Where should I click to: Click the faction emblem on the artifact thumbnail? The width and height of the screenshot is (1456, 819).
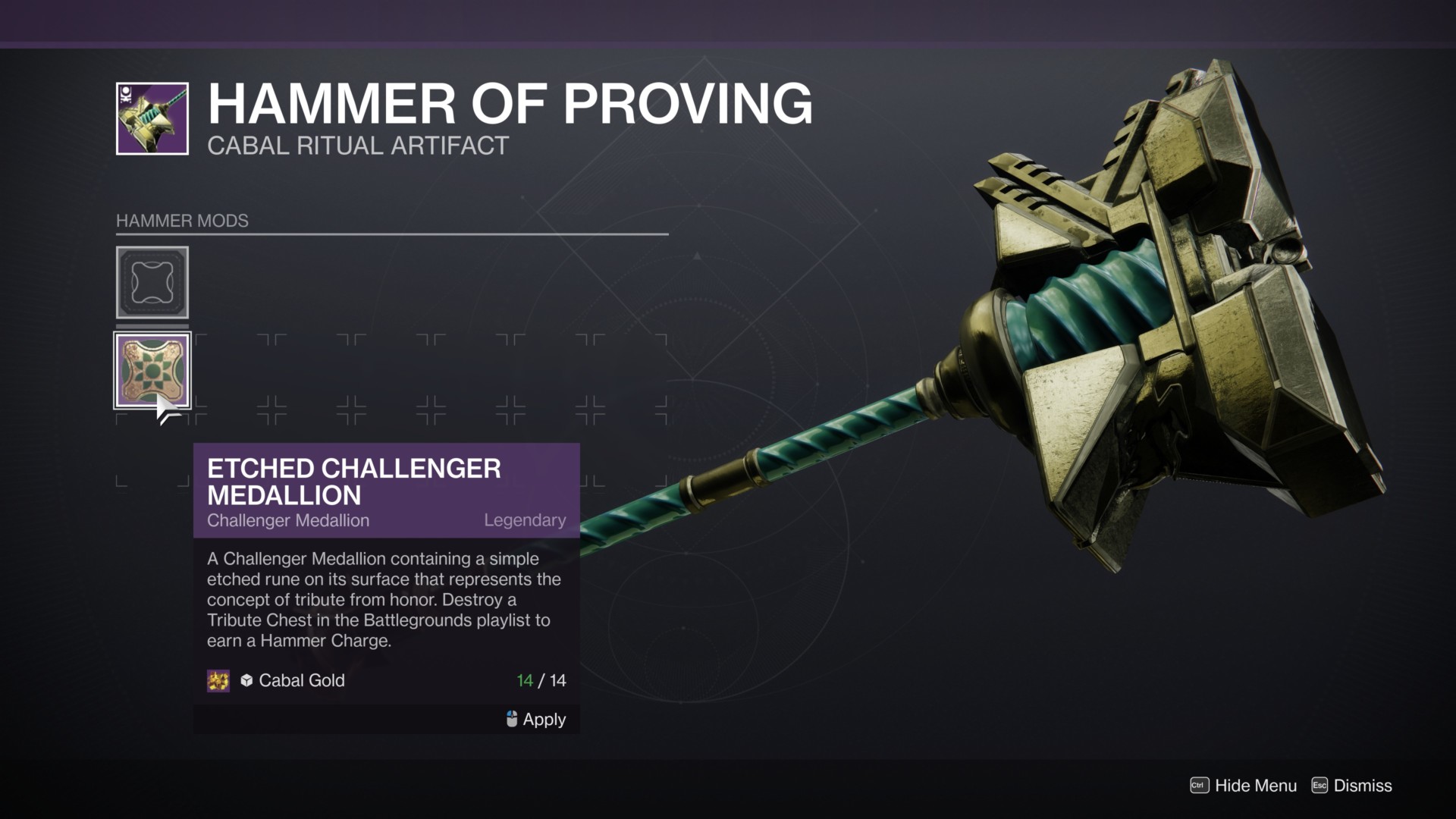pos(126,96)
